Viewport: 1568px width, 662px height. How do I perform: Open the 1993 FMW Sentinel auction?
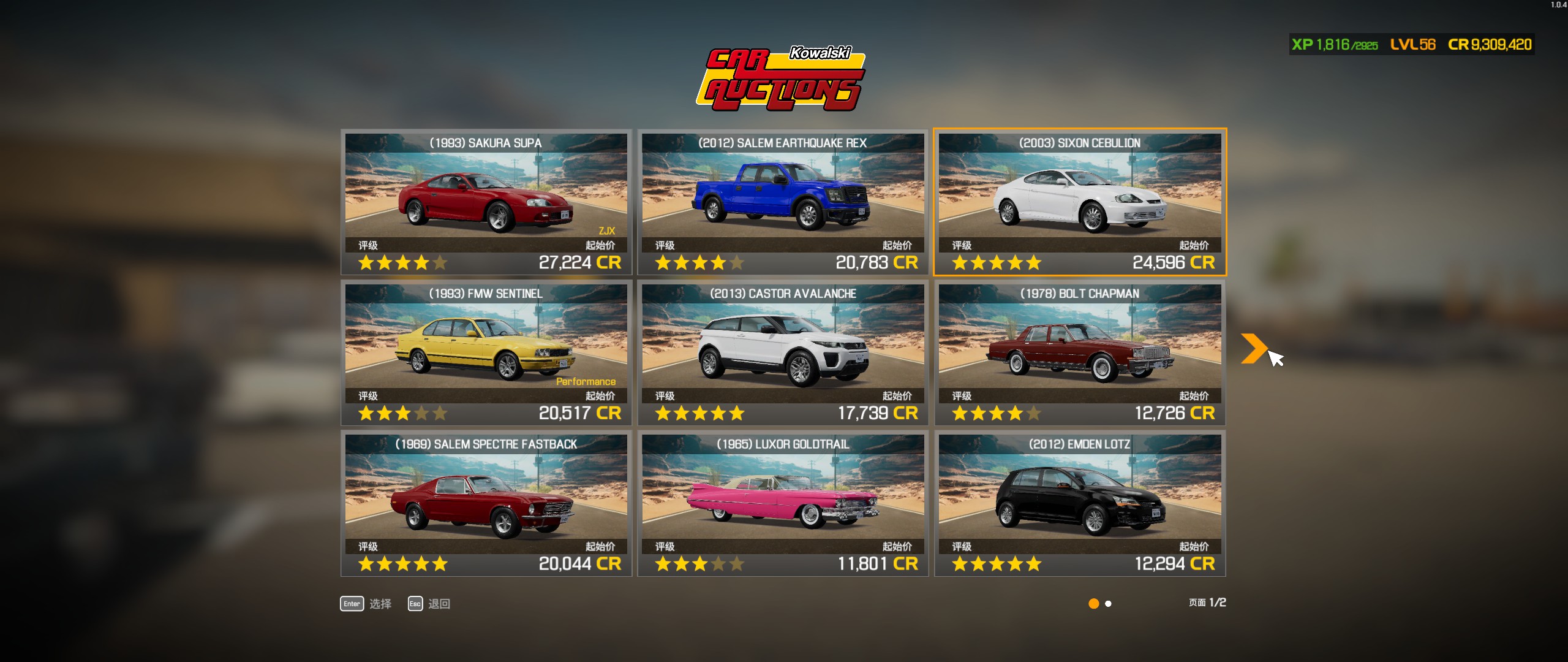[x=486, y=352]
